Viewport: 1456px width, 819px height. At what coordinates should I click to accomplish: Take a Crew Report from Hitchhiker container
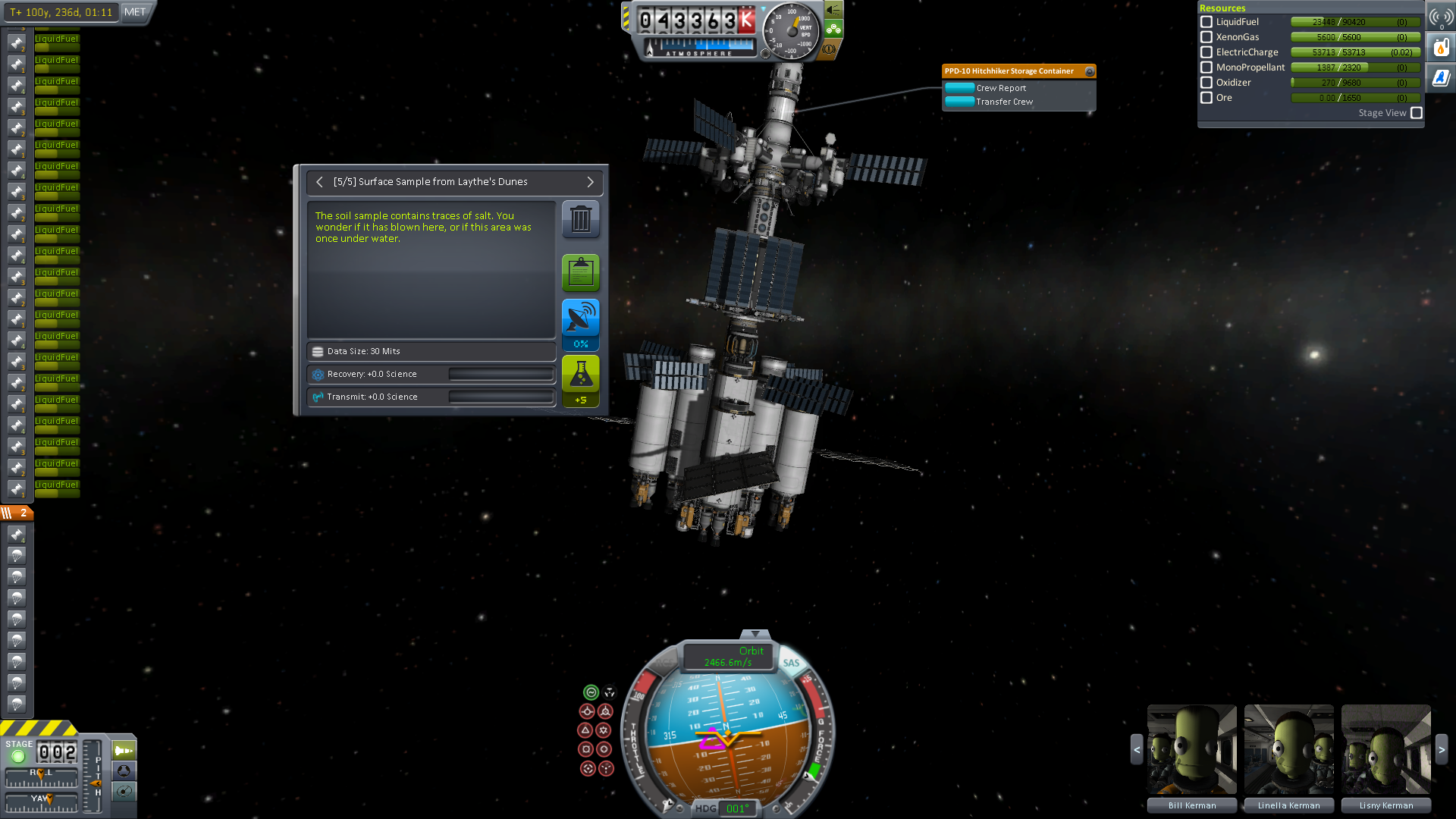coord(959,88)
